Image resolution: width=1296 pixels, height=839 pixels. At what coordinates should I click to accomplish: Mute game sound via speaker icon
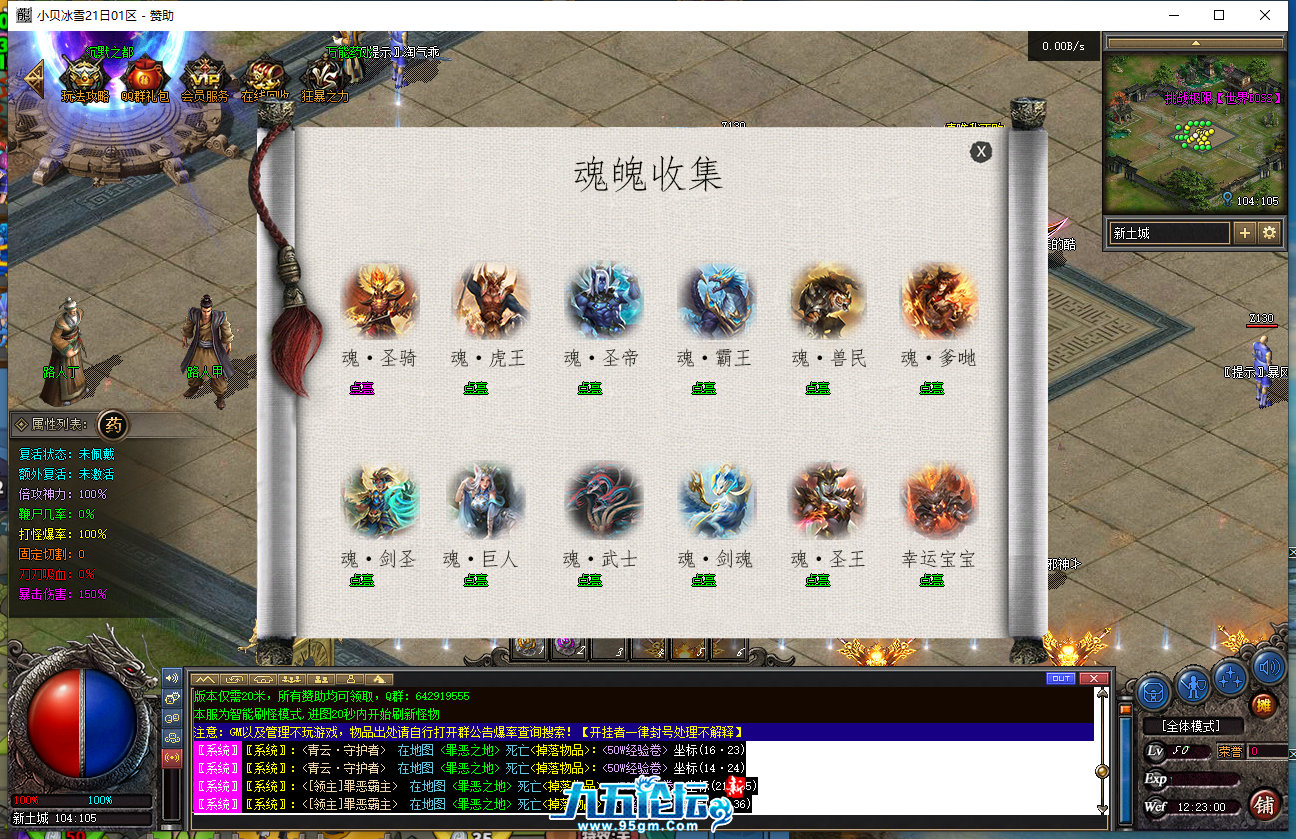pos(1266,668)
